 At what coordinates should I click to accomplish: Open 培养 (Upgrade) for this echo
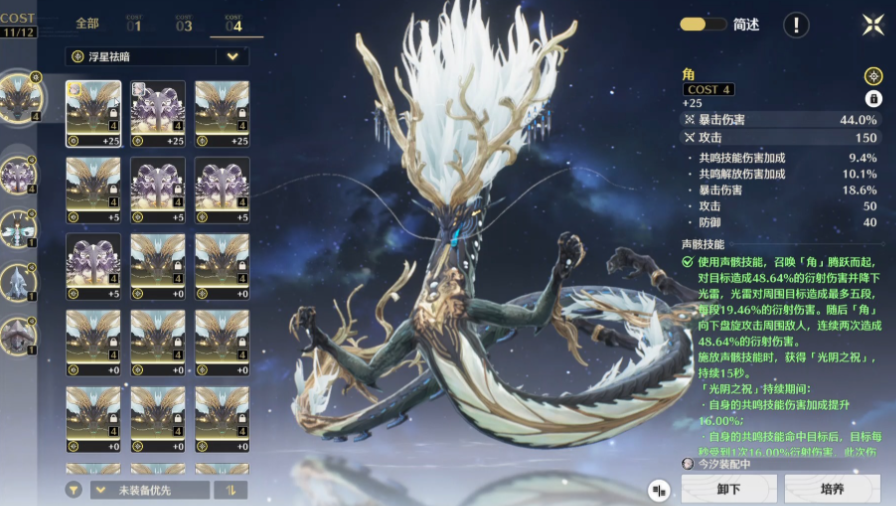[832, 489]
